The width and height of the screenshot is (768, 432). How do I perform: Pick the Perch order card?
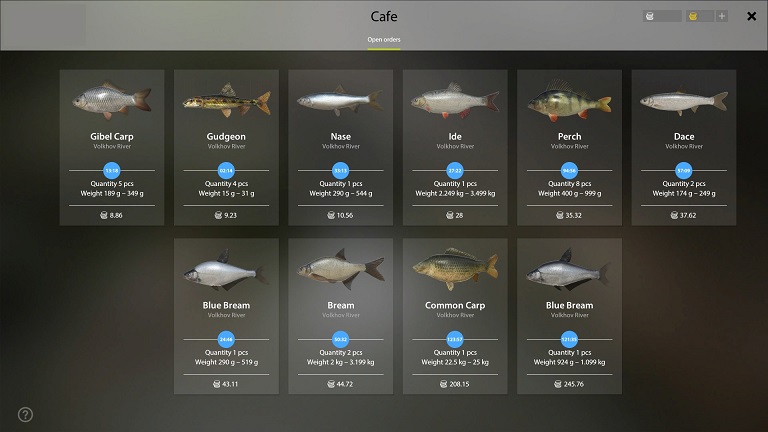[569, 147]
